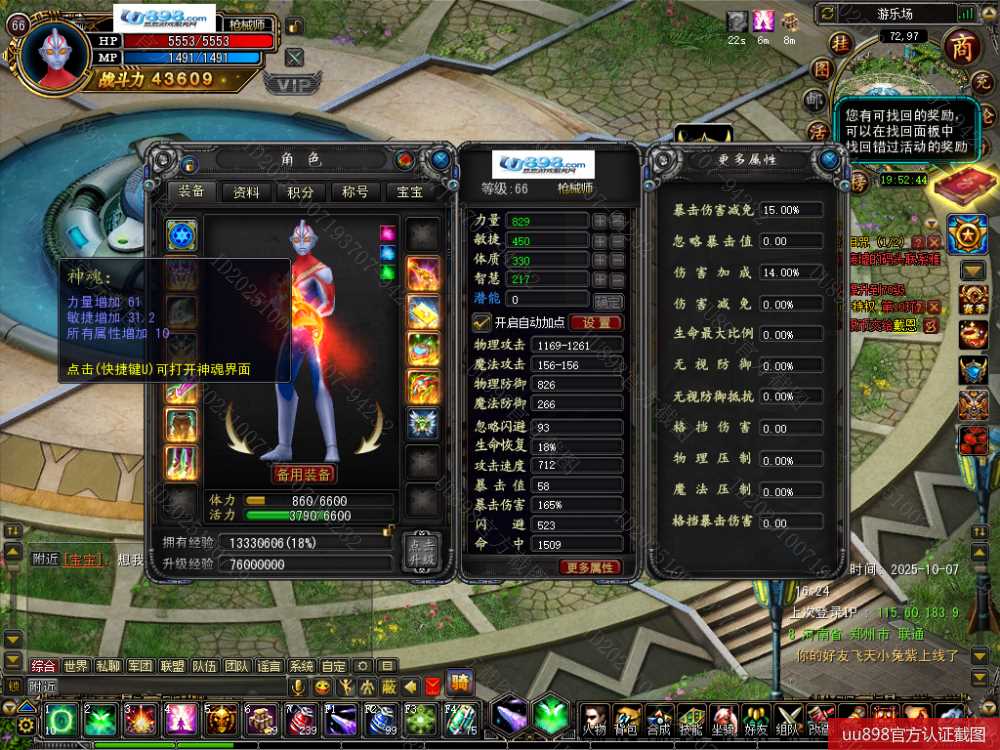Image resolution: width=1000 pixels, height=750 pixels.
Task: Click the 备用装备 button
Action: (303, 474)
